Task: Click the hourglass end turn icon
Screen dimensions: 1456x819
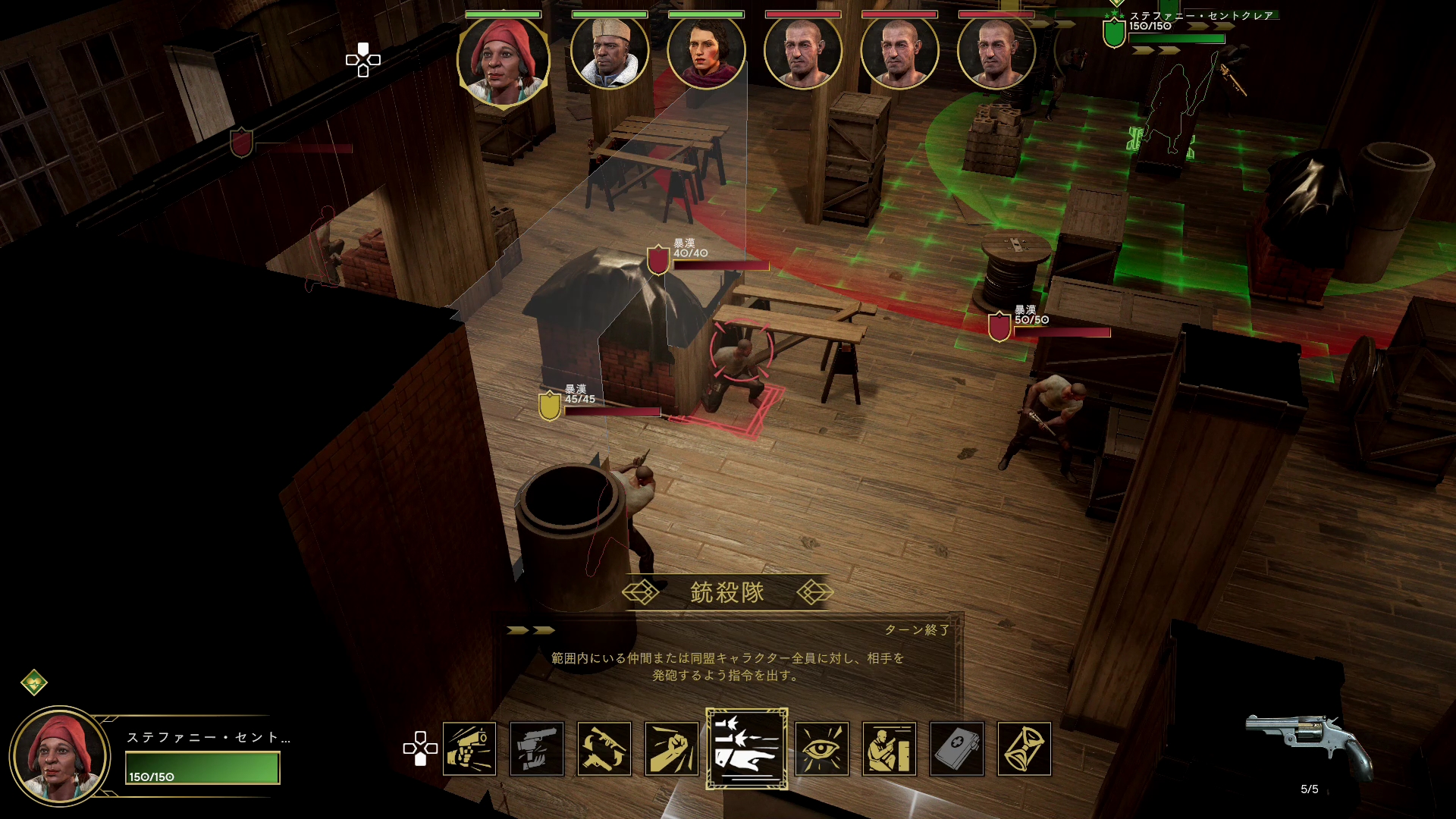Action: 1025,749
